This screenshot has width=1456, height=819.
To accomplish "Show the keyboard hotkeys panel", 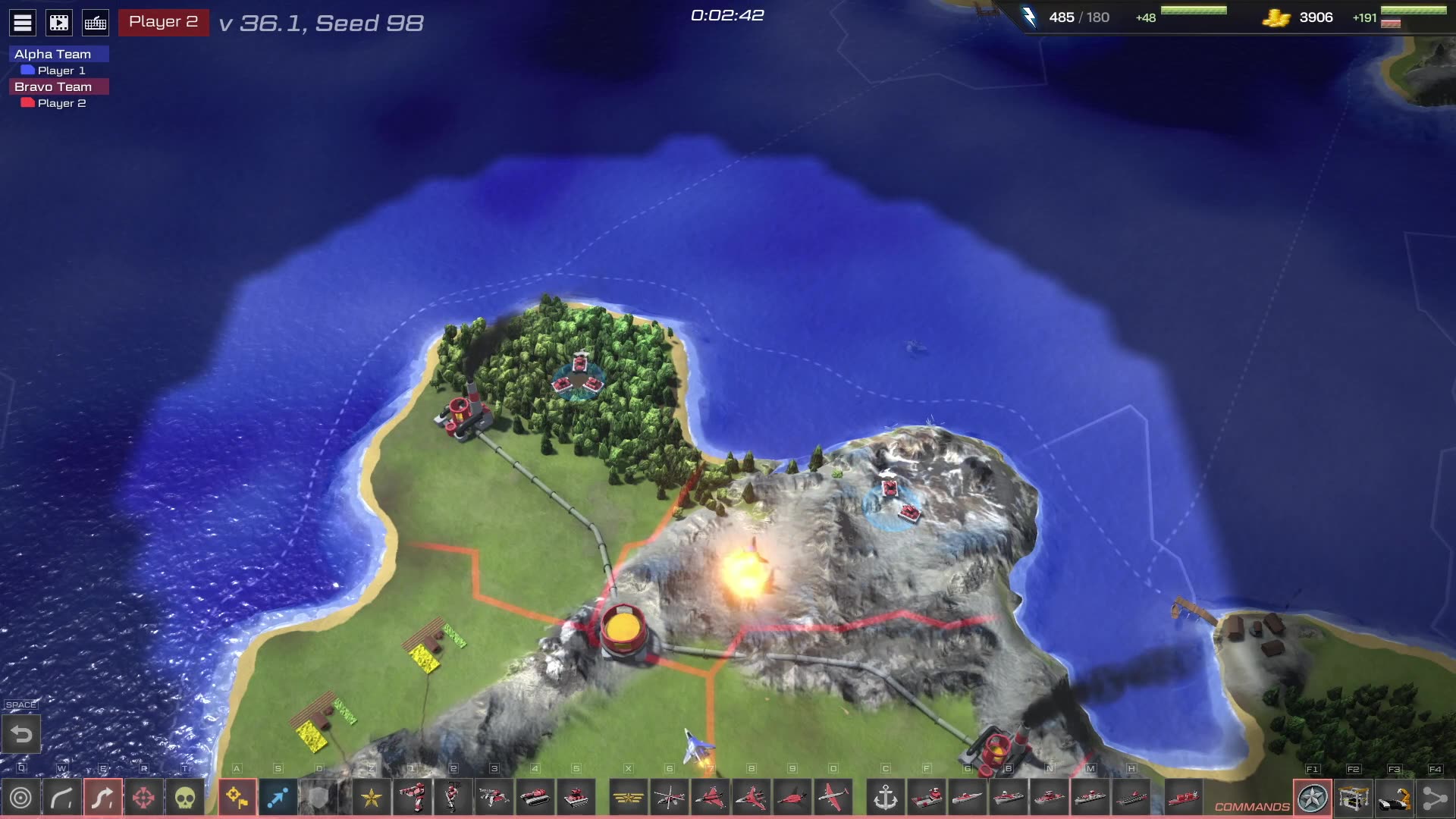I will (96, 23).
